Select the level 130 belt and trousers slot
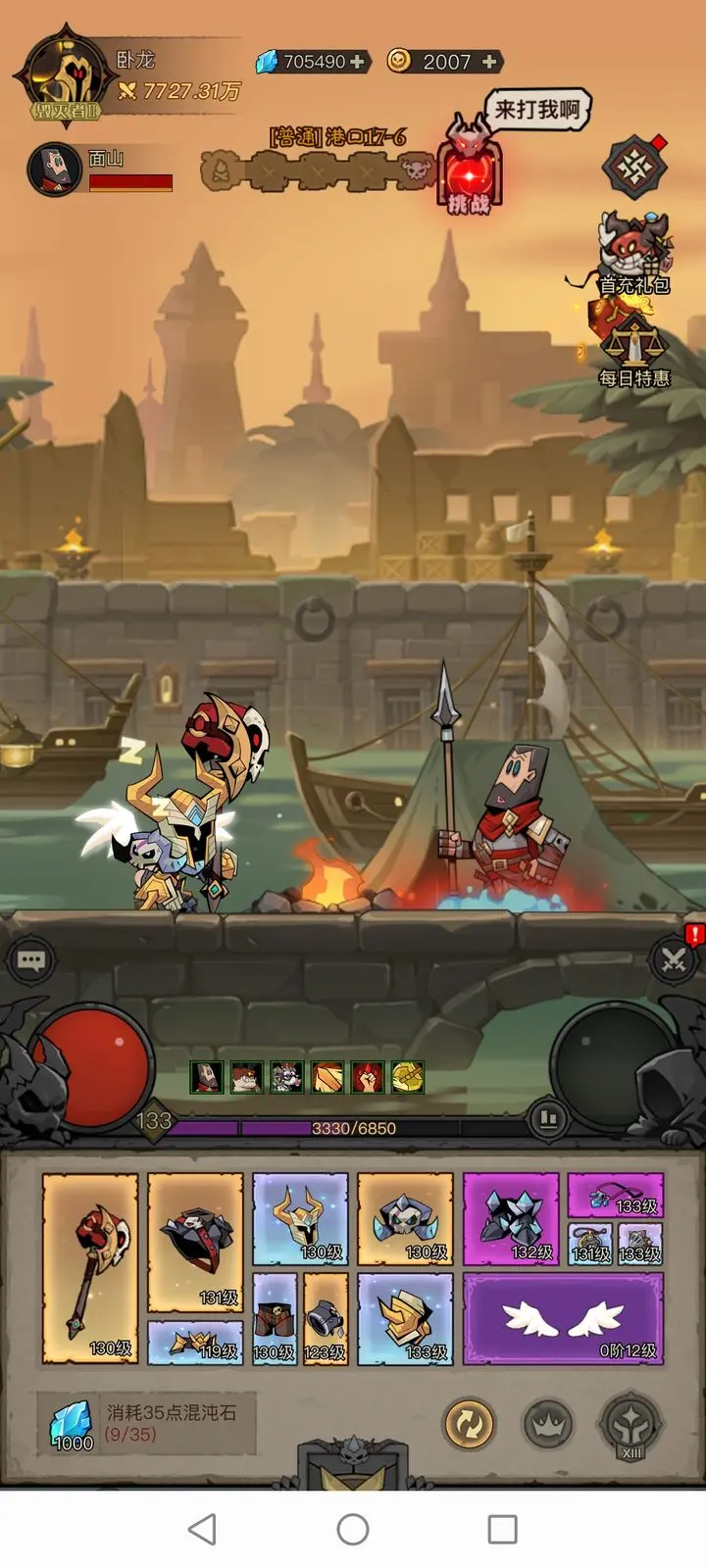The width and height of the screenshot is (706, 1568). tap(274, 1318)
